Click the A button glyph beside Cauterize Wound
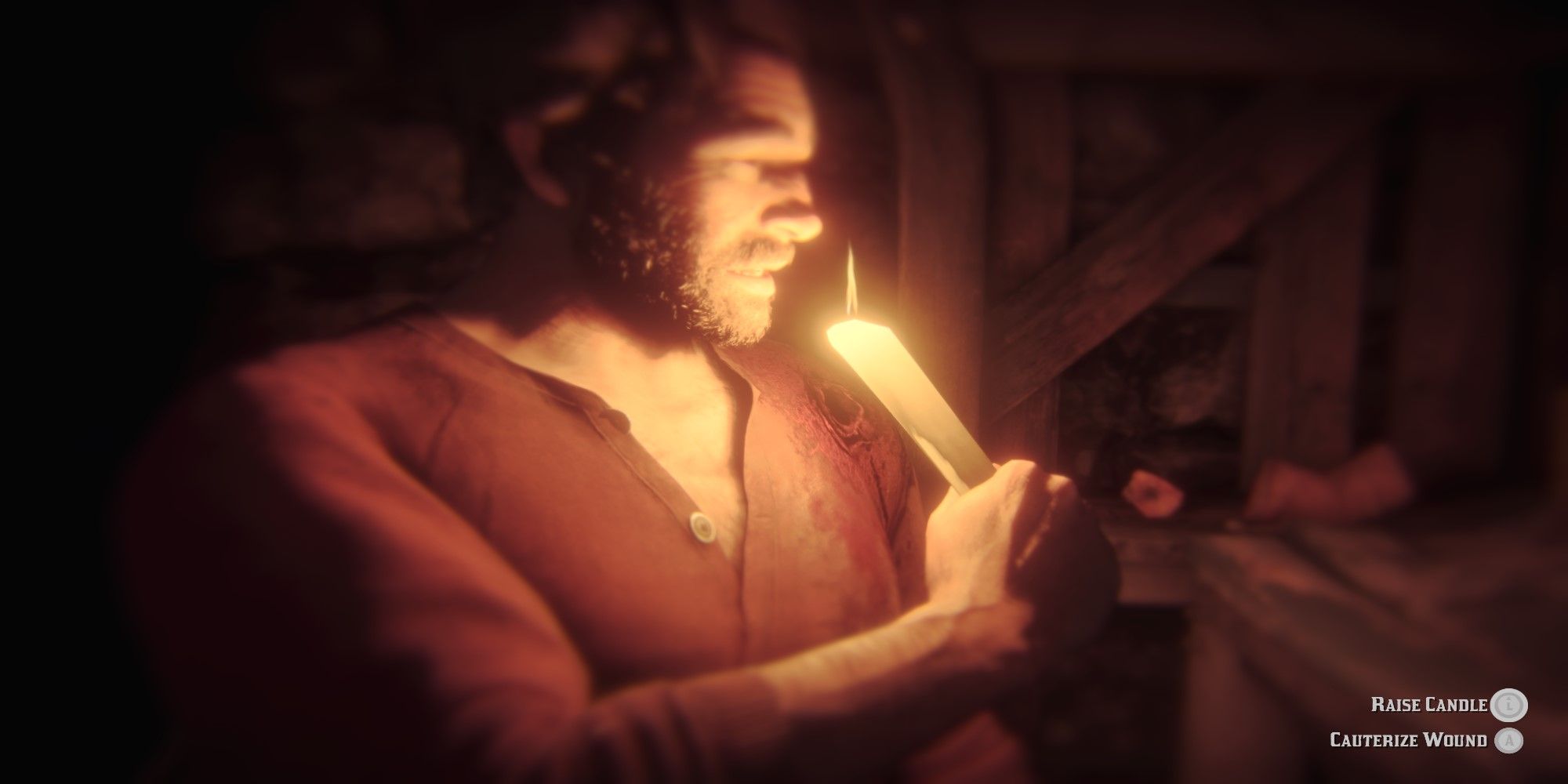This screenshot has width=1568, height=784. pyautogui.click(x=1508, y=739)
